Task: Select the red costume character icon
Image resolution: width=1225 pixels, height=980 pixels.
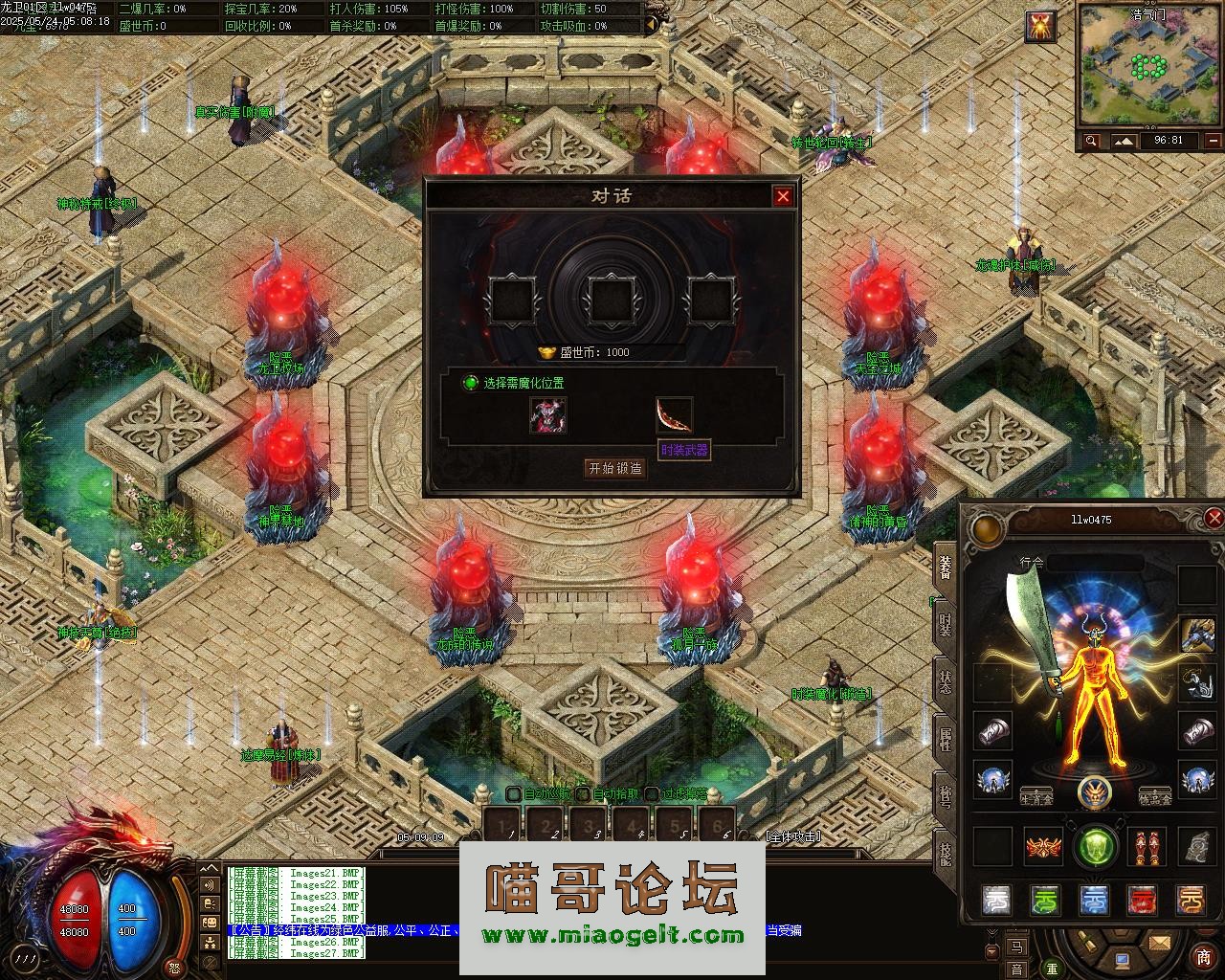Action: click(x=548, y=415)
